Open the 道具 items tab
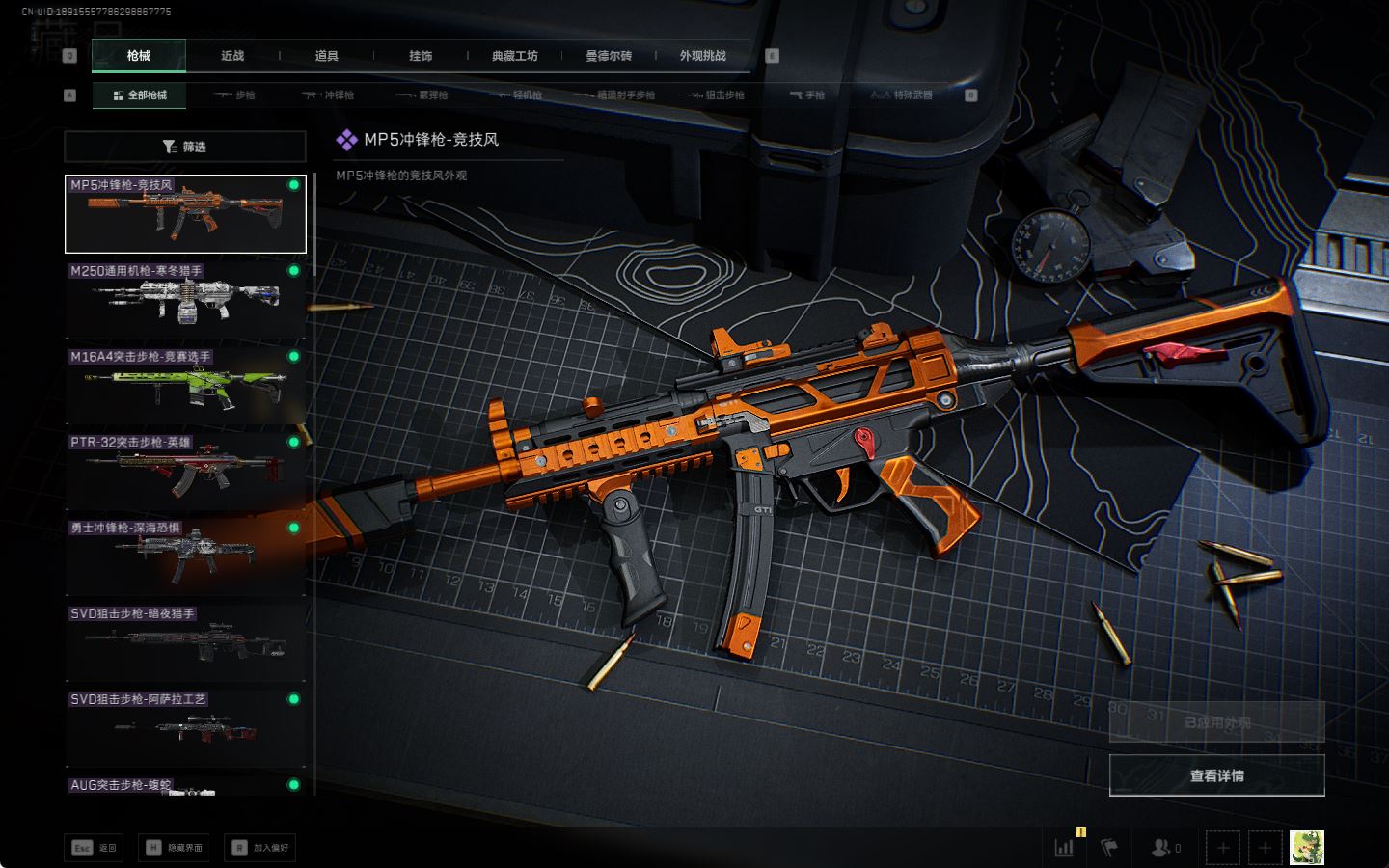The width and height of the screenshot is (1389, 868). (327, 56)
